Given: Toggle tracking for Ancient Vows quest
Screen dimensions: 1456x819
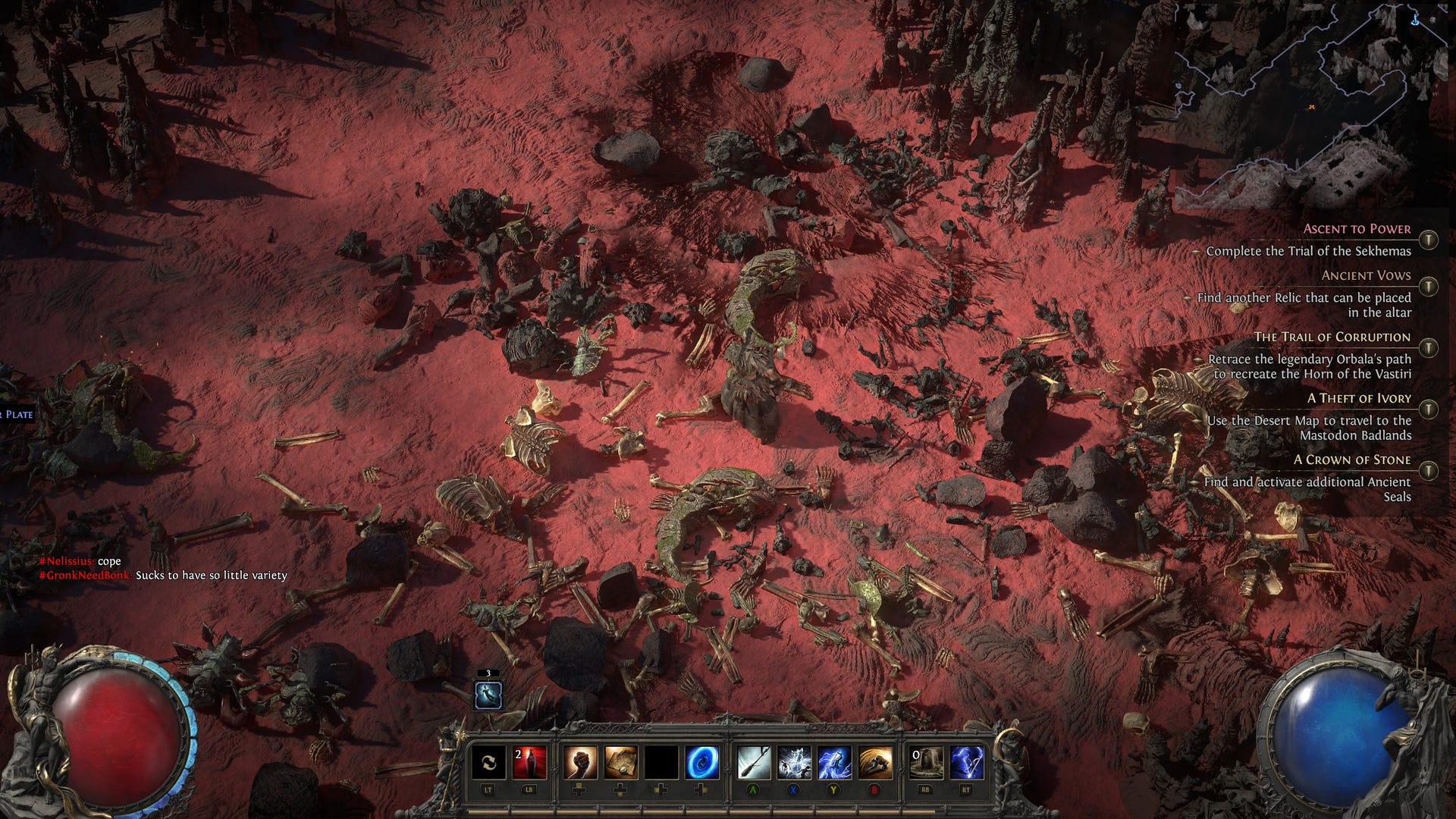Looking at the screenshot, I should [x=1428, y=287].
